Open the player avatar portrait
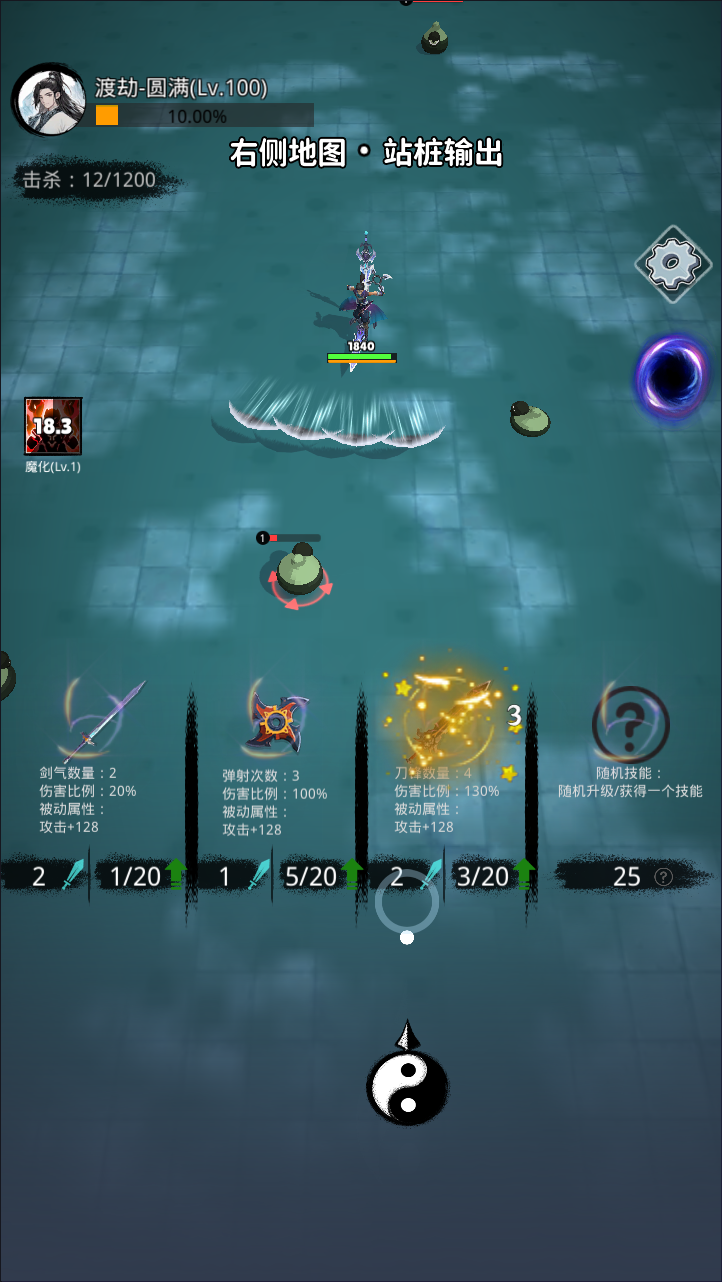 (49, 101)
